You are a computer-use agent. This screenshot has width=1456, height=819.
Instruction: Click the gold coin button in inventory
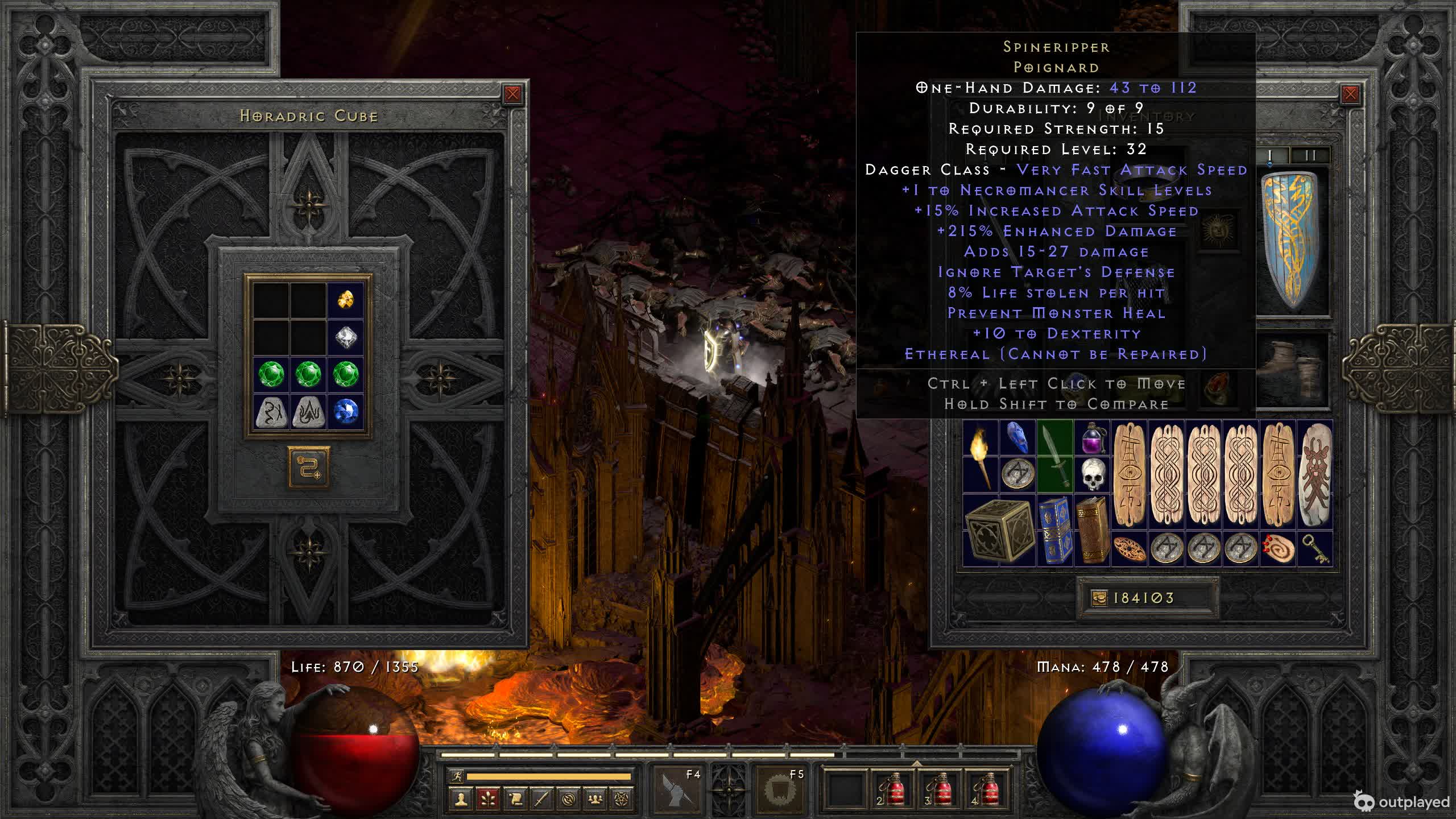pos(1099,598)
